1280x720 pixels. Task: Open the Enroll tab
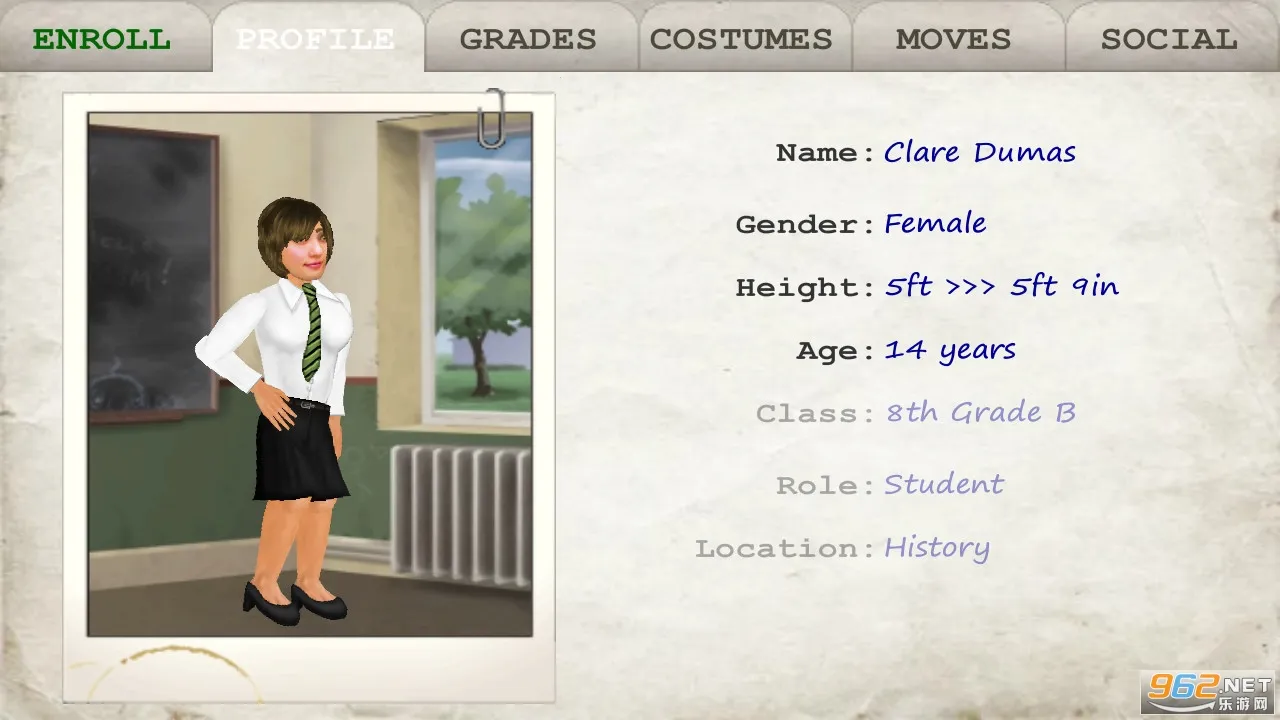(102, 40)
